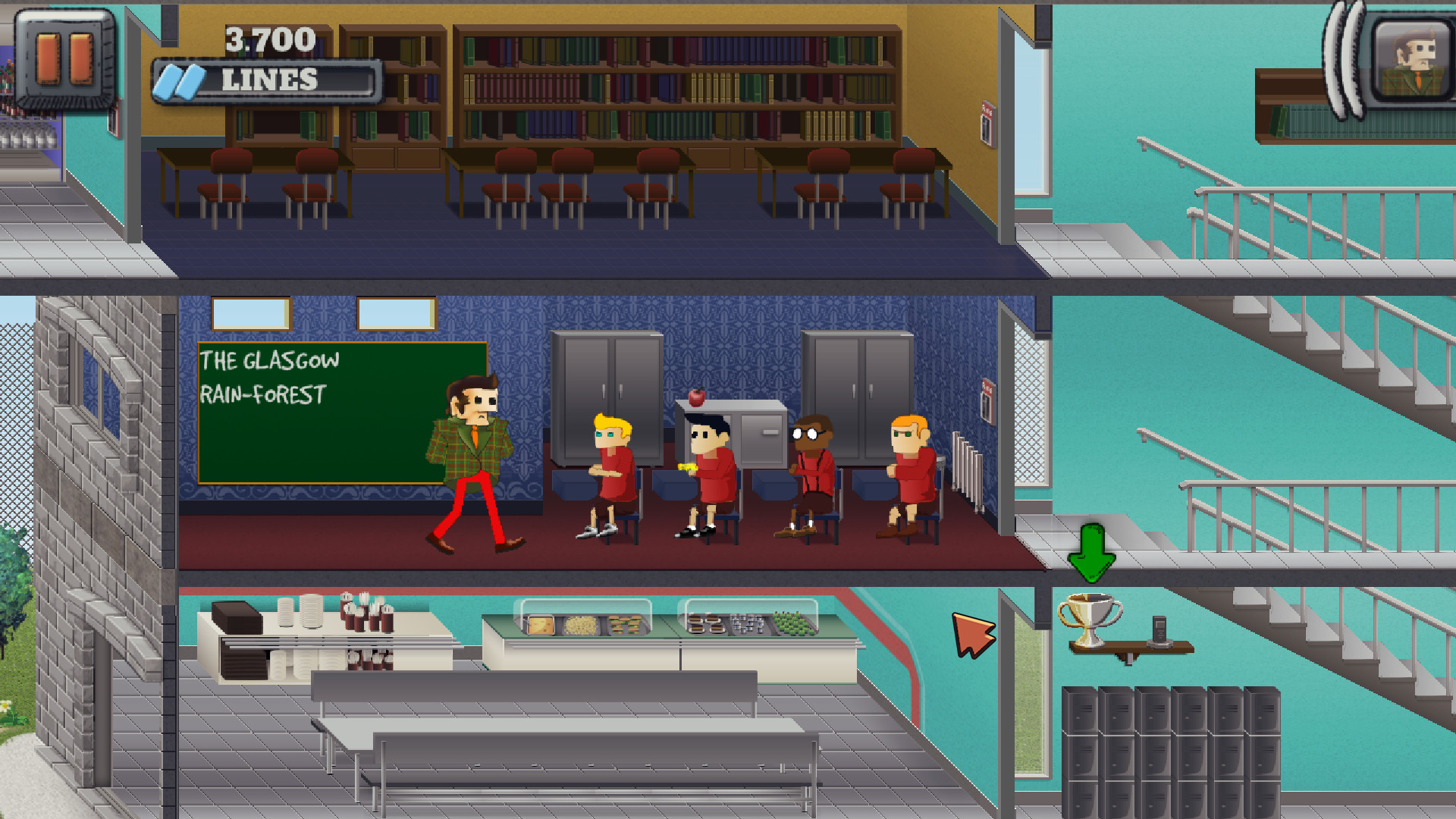1456x819 pixels.
Task: Click the mobile phone next to the trophy
Action: [1159, 629]
